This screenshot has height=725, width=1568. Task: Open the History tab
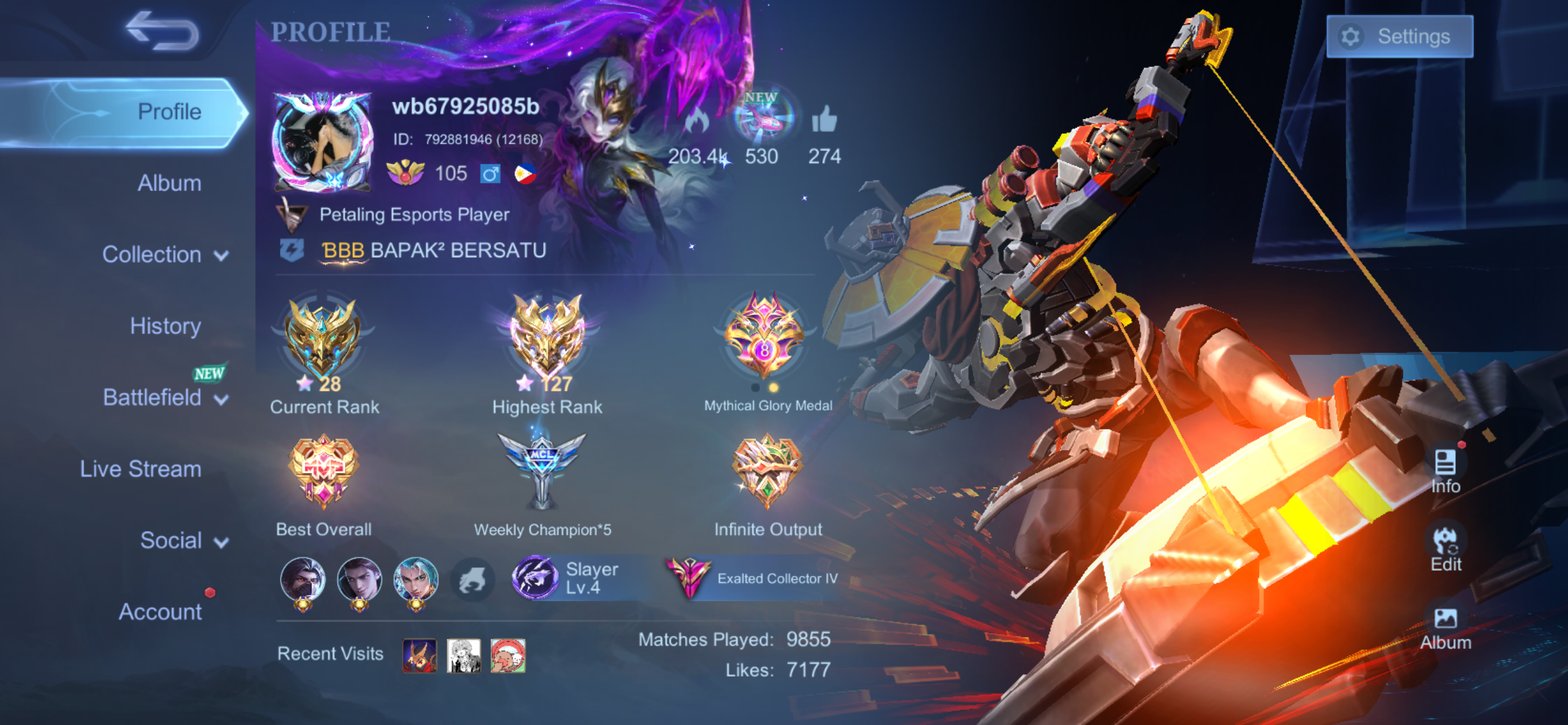pos(165,326)
